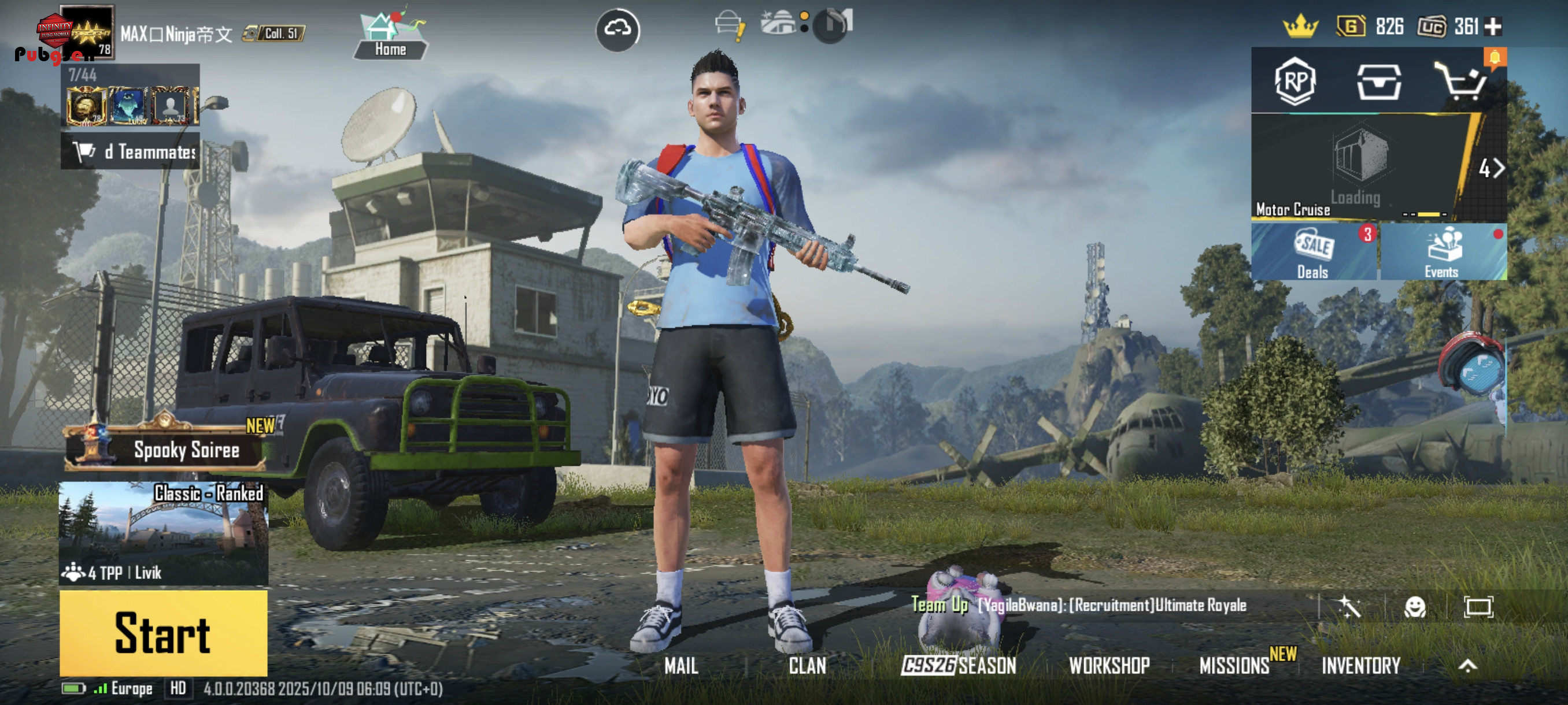The image size is (1568, 705).
Task: Open the Royale Pass RP icon
Action: click(x=1295, y=82)
